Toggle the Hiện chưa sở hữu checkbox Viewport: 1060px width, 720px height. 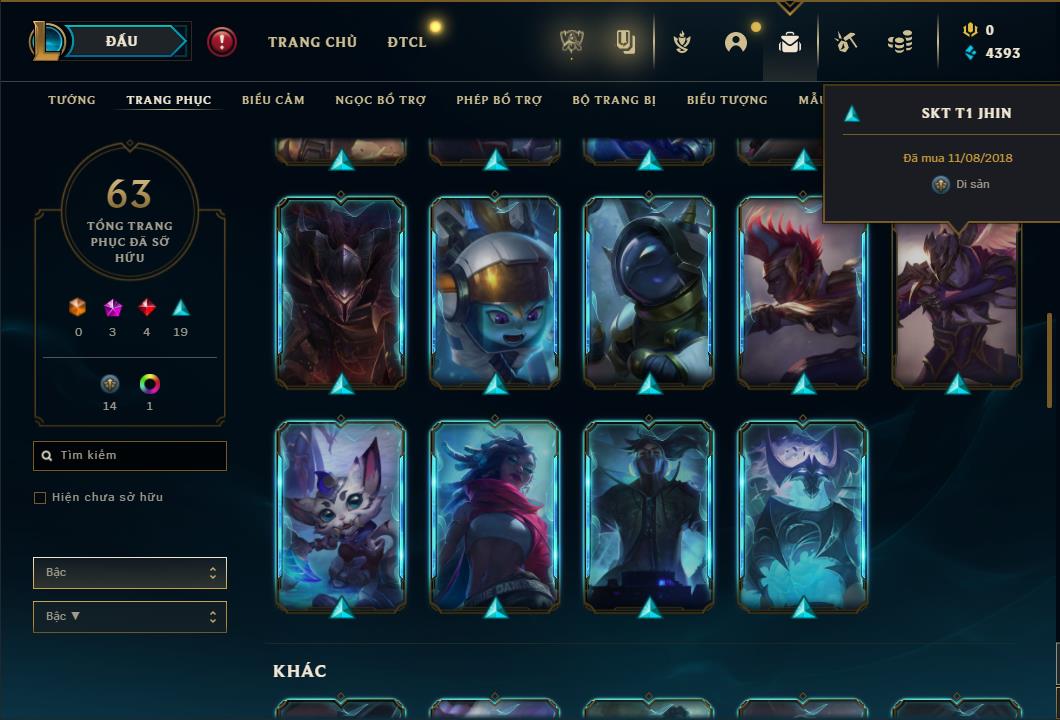coord(40,498)
